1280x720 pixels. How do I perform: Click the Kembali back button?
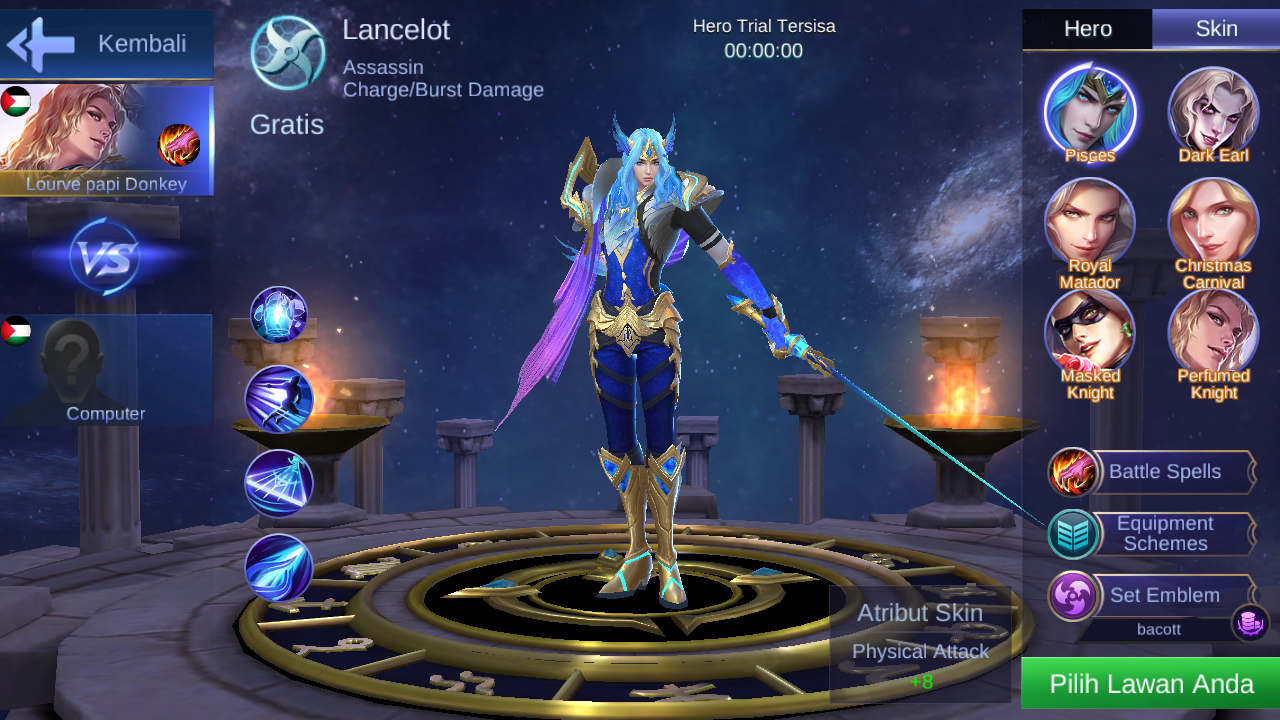pos(105,44)
